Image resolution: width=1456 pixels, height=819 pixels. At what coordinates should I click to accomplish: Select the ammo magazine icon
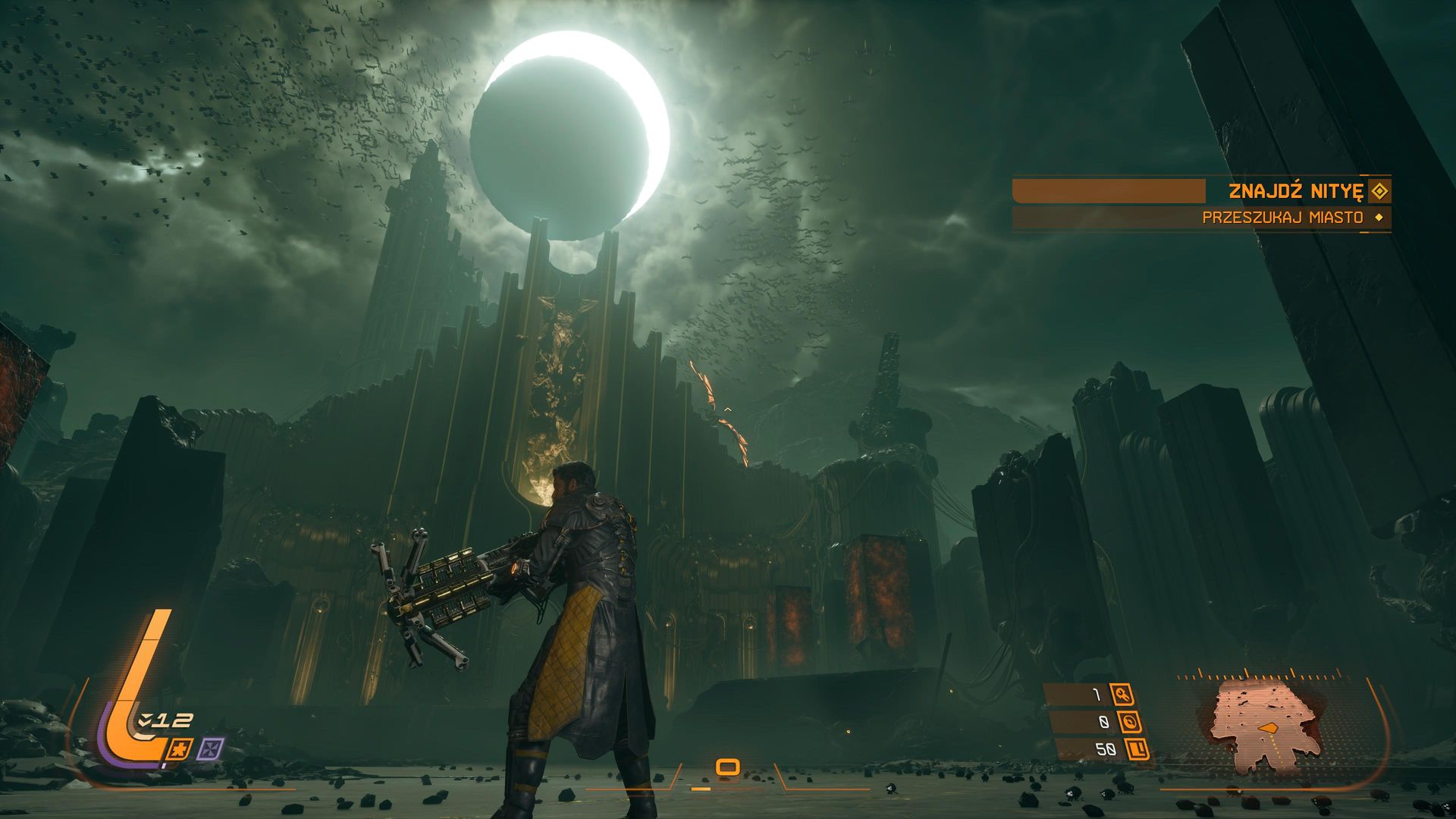[x=1137, y=750]
